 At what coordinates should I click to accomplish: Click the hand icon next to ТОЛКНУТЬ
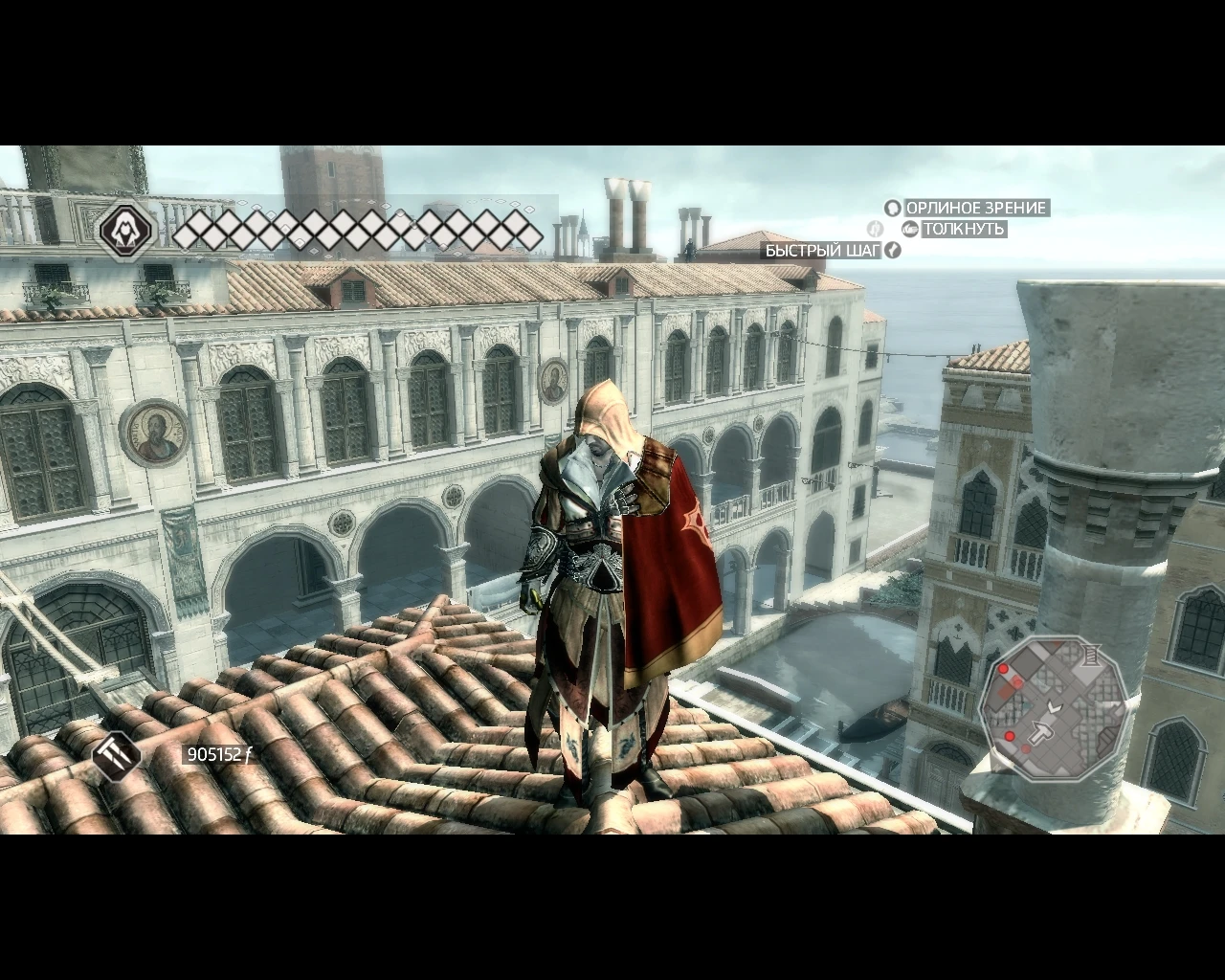[908, 229]
